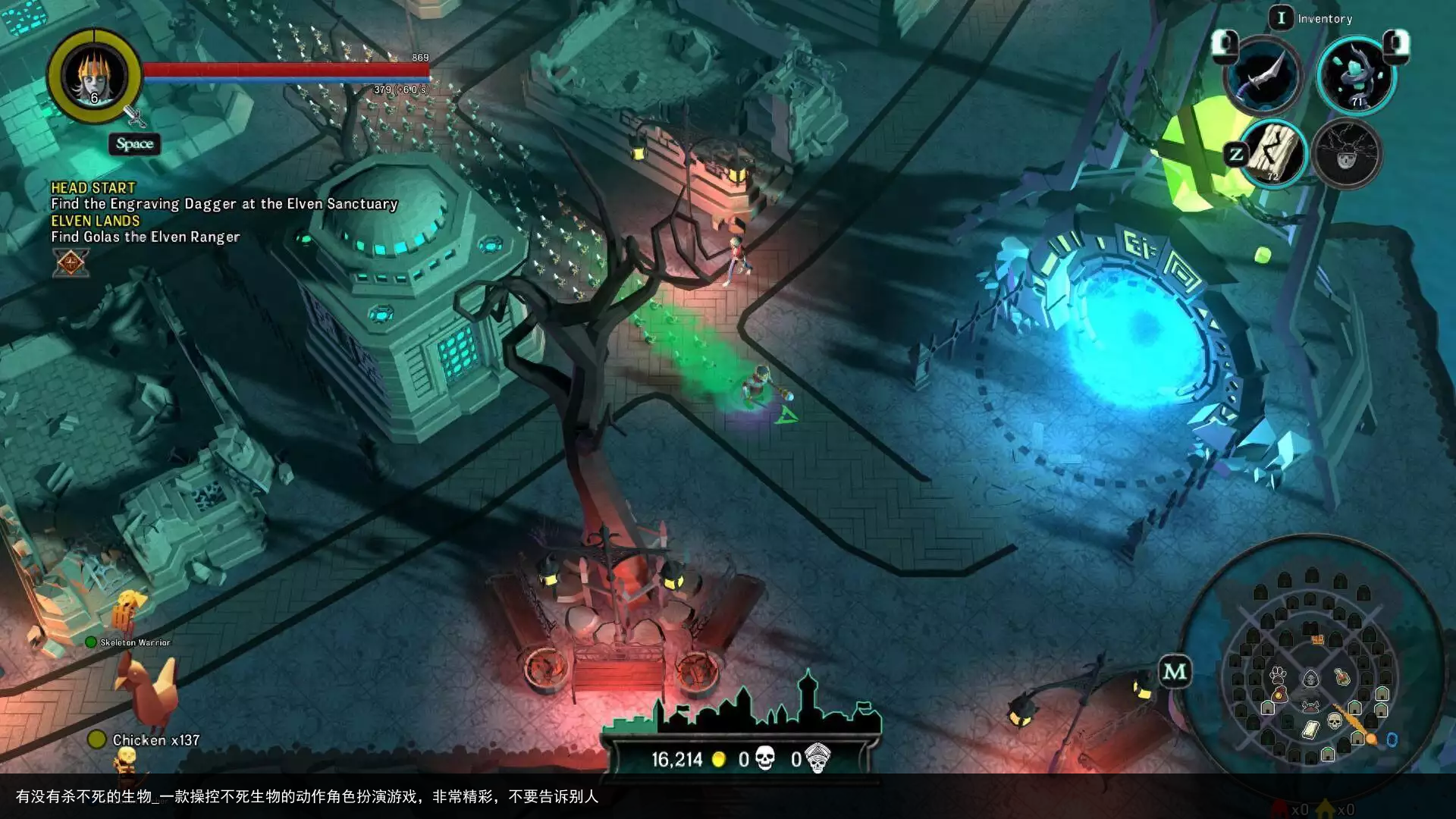Select the coin bag marker on minimap
This screenshot has width=1456, height=819.
click(1279, 694)
